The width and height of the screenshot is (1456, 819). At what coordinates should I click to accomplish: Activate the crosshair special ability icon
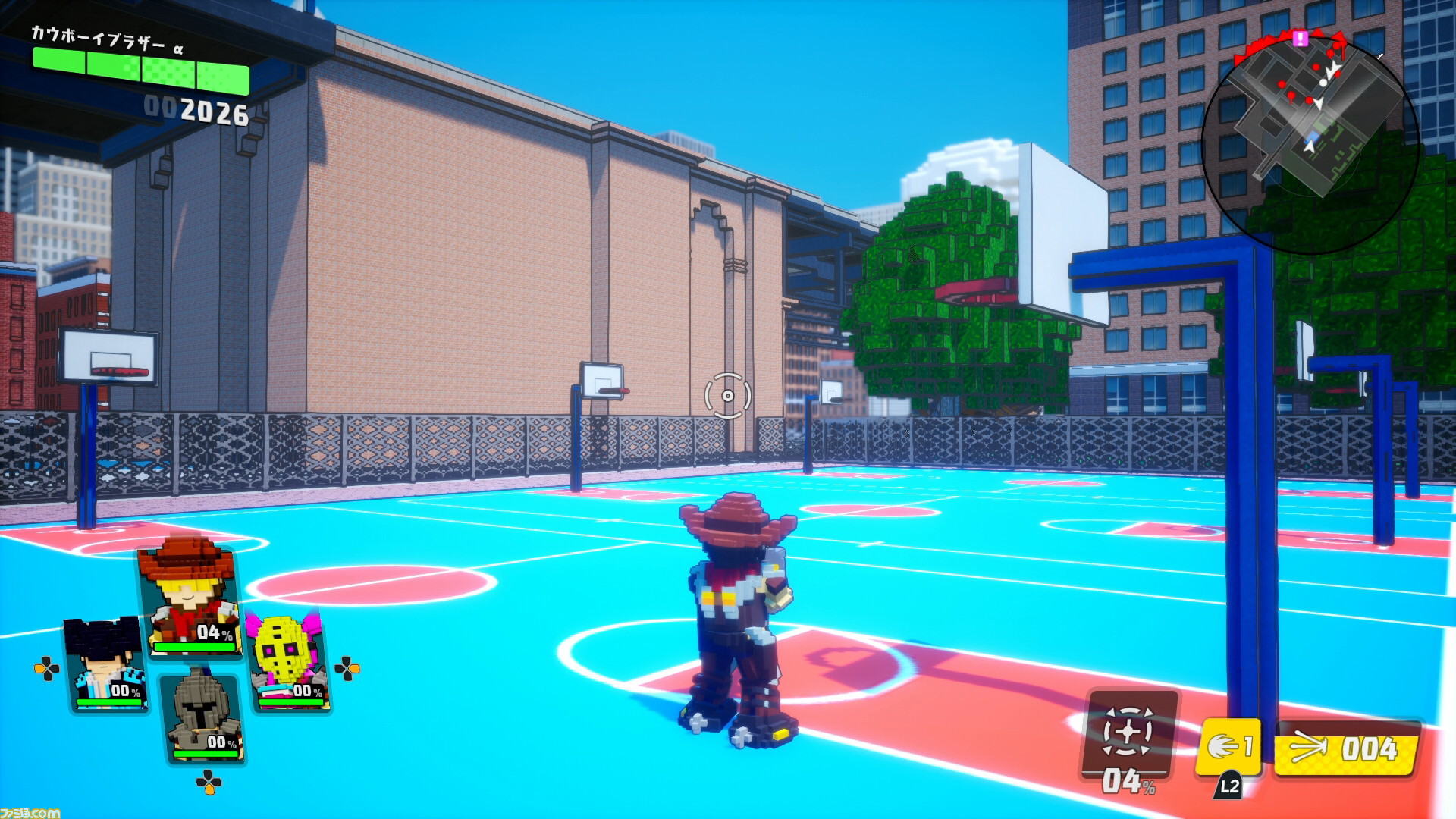[1129, 733]
